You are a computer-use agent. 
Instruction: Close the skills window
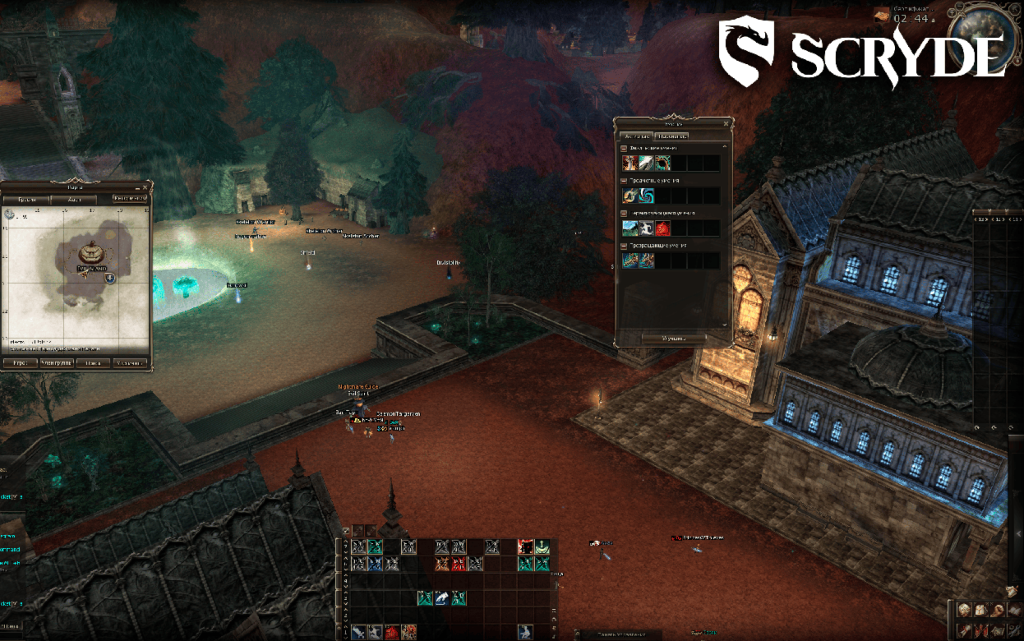click(x=727, y=123)
